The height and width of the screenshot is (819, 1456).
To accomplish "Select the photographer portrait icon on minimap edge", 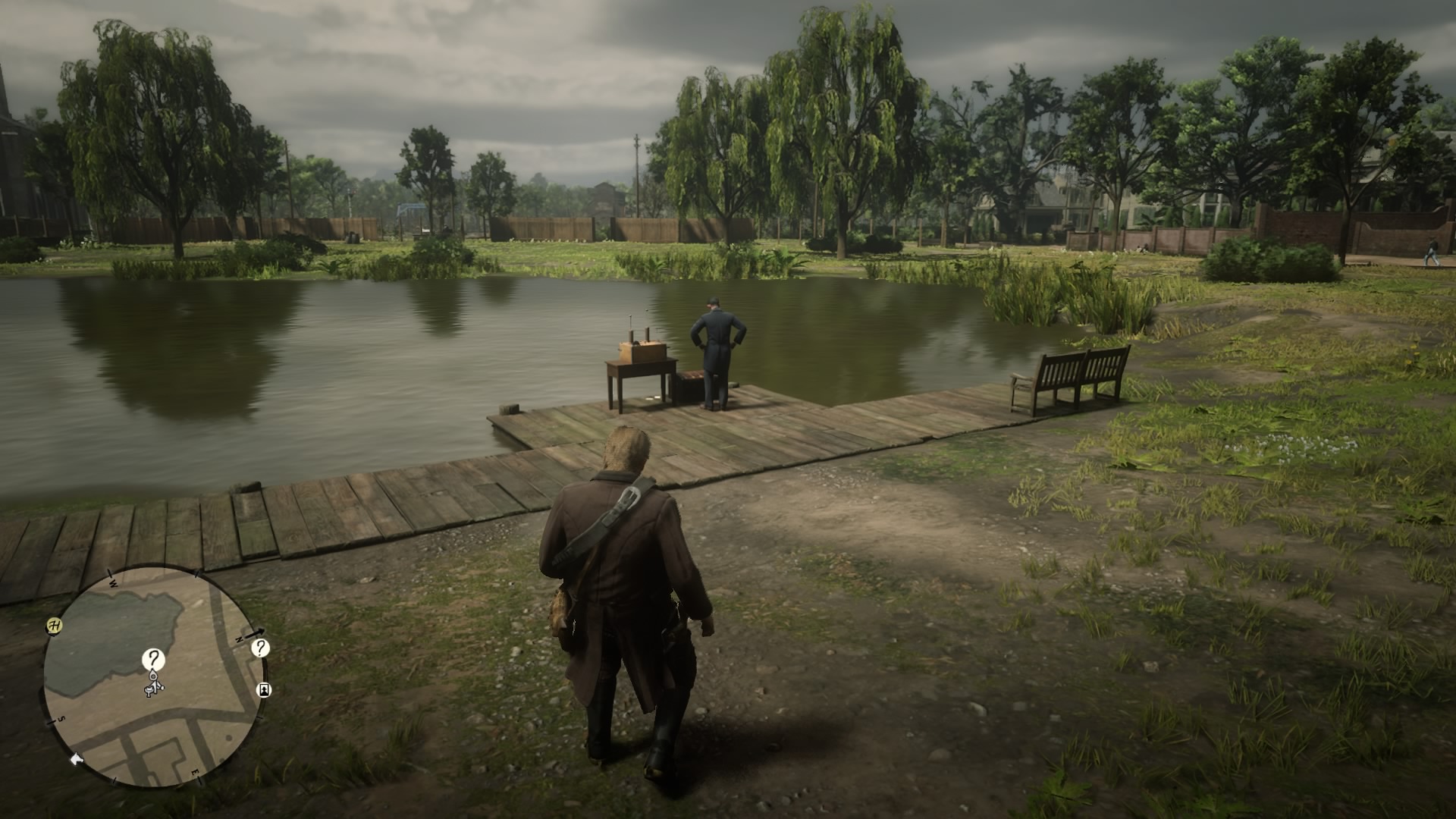I will pyautogui.click(x=264, y=690).
